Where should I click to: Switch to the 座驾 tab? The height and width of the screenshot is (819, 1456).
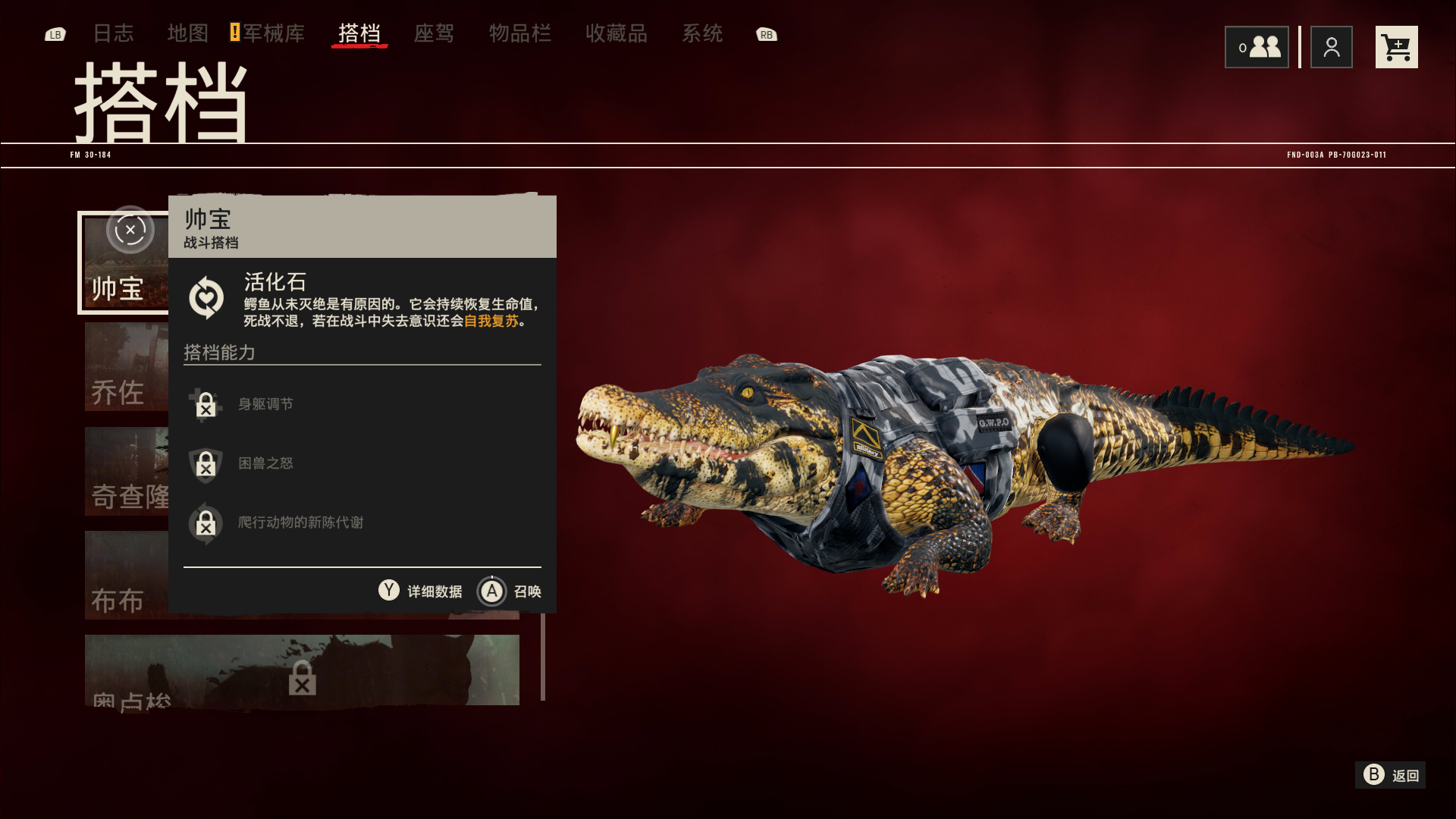coord(434,33)
